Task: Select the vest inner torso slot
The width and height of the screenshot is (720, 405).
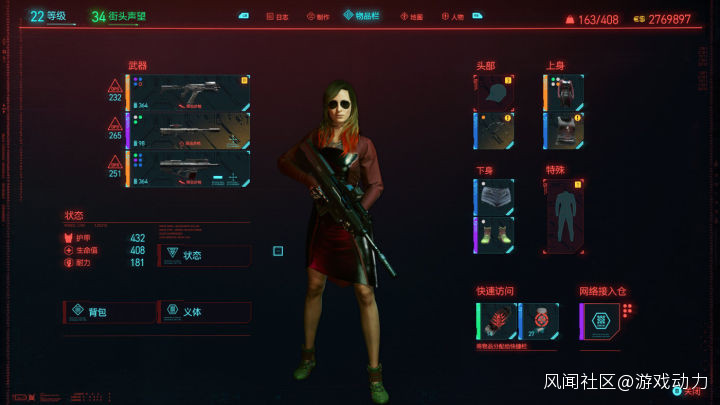Action: [564, 130]
